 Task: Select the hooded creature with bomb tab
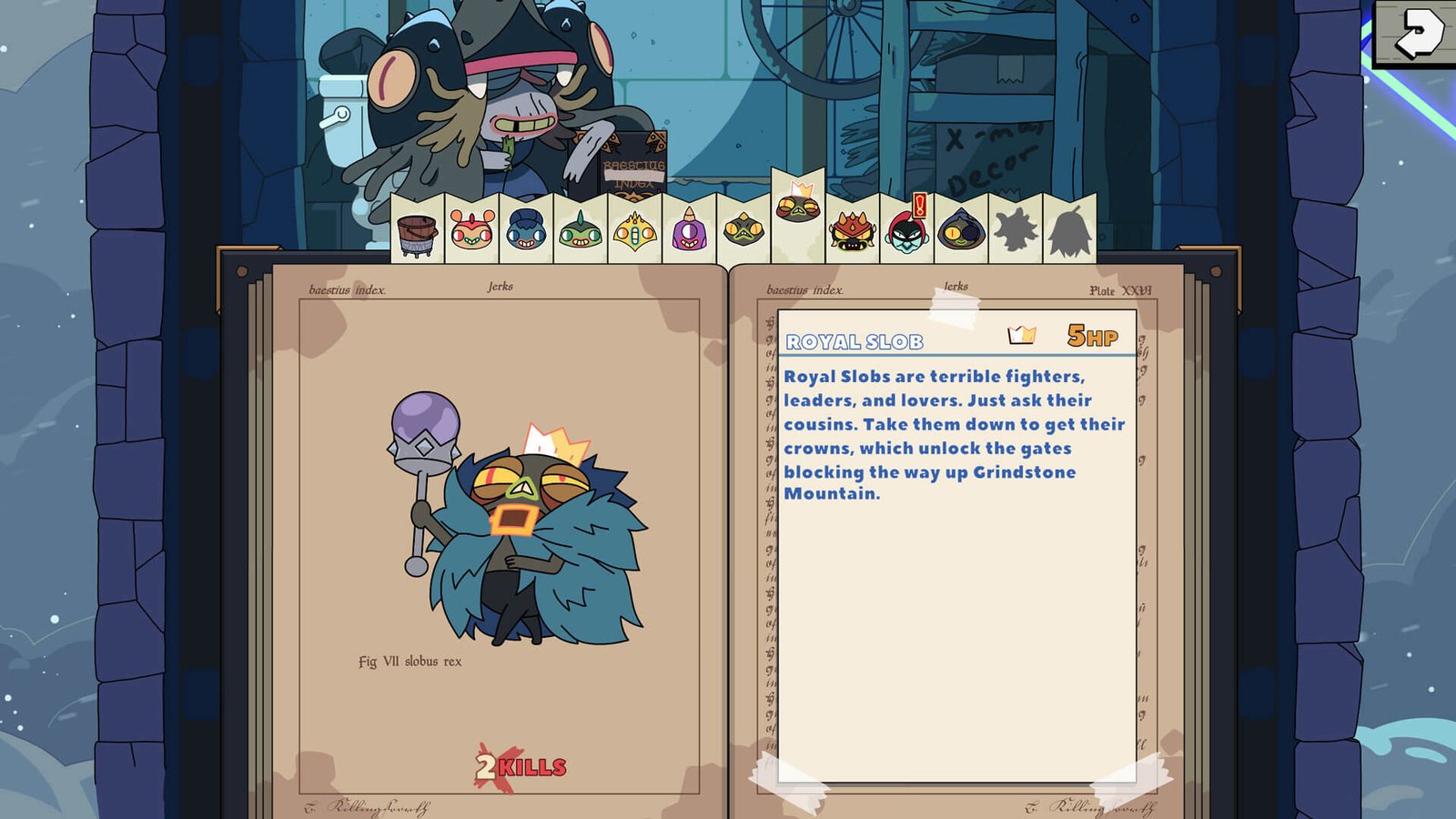(961, 230)
